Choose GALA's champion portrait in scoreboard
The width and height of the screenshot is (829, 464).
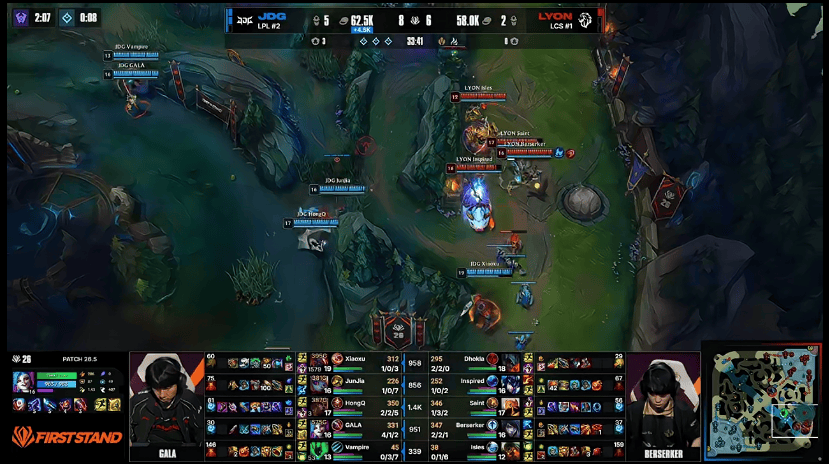(x=336, y=427)
